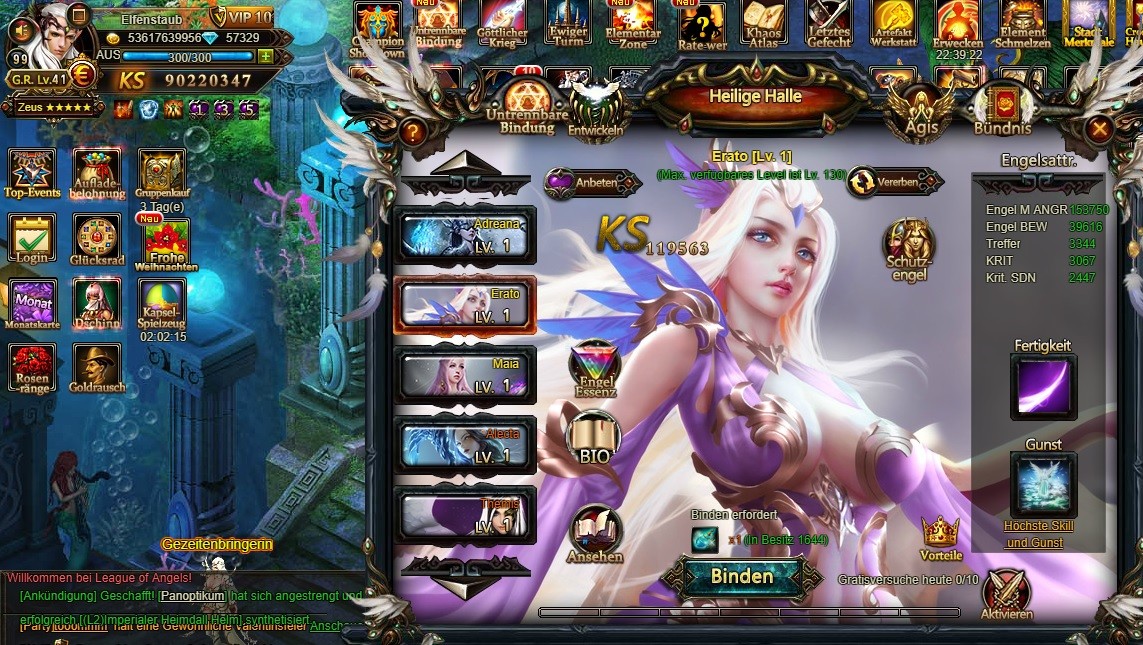Close the Heilige Halle window

tap(1099, 129)
